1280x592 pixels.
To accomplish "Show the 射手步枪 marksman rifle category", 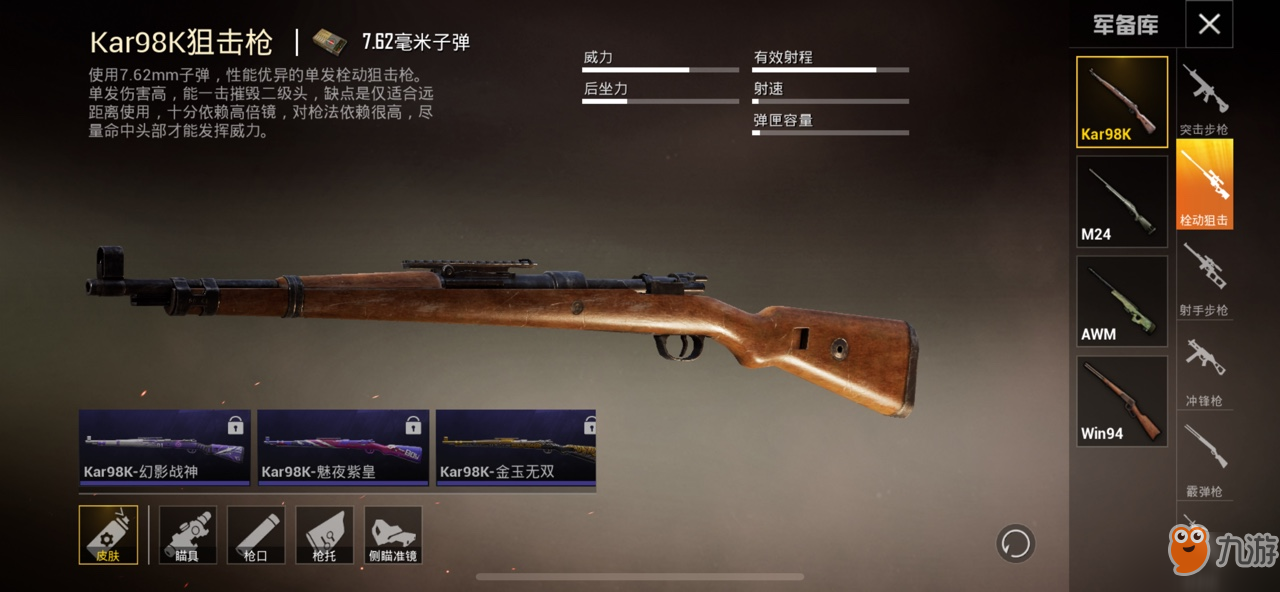I will coord(1204,280).
